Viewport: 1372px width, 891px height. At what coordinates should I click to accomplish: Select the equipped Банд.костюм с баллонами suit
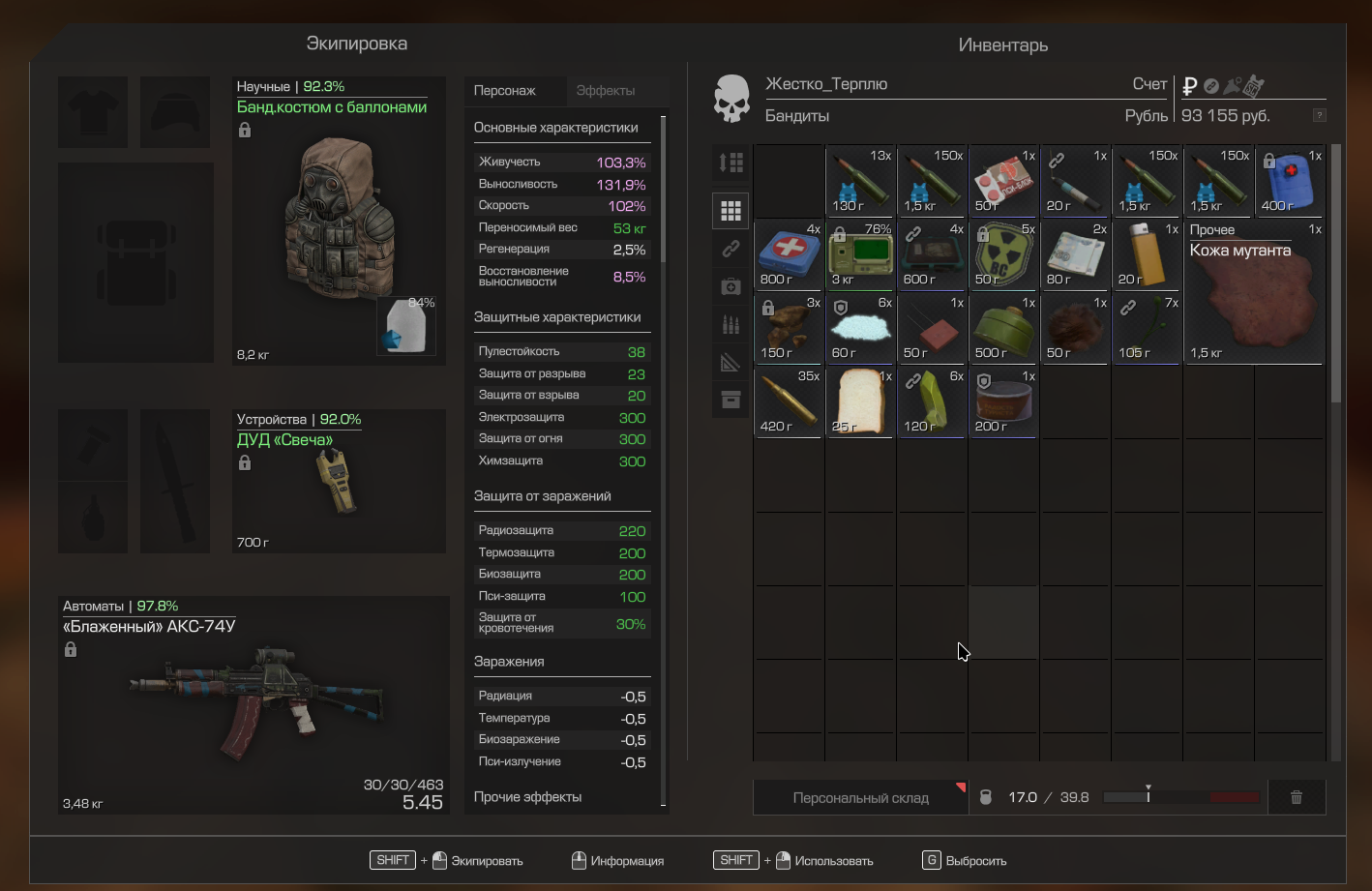coord(339,221)
